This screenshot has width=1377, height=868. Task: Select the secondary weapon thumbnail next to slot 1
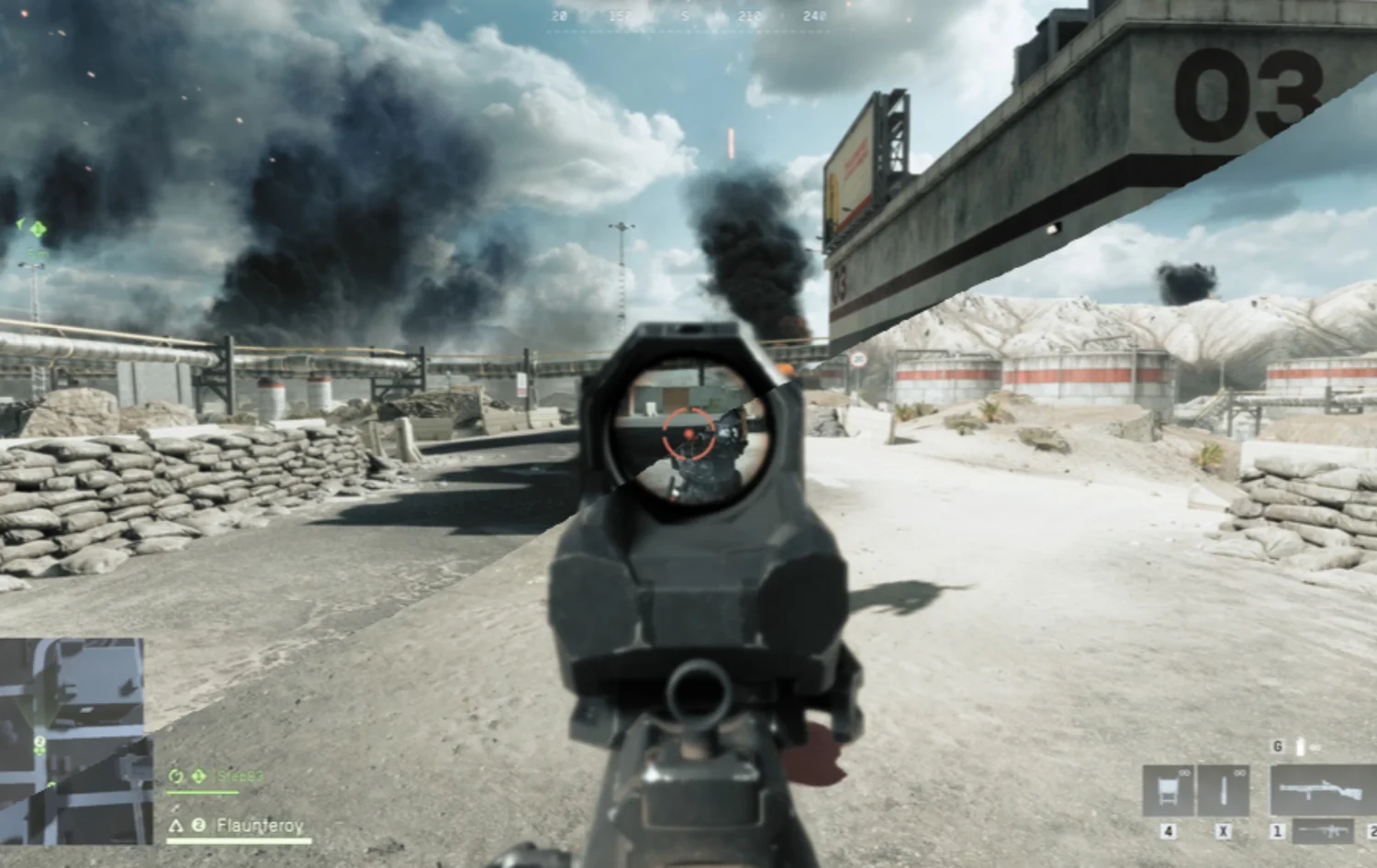(x=1322, y=831)
